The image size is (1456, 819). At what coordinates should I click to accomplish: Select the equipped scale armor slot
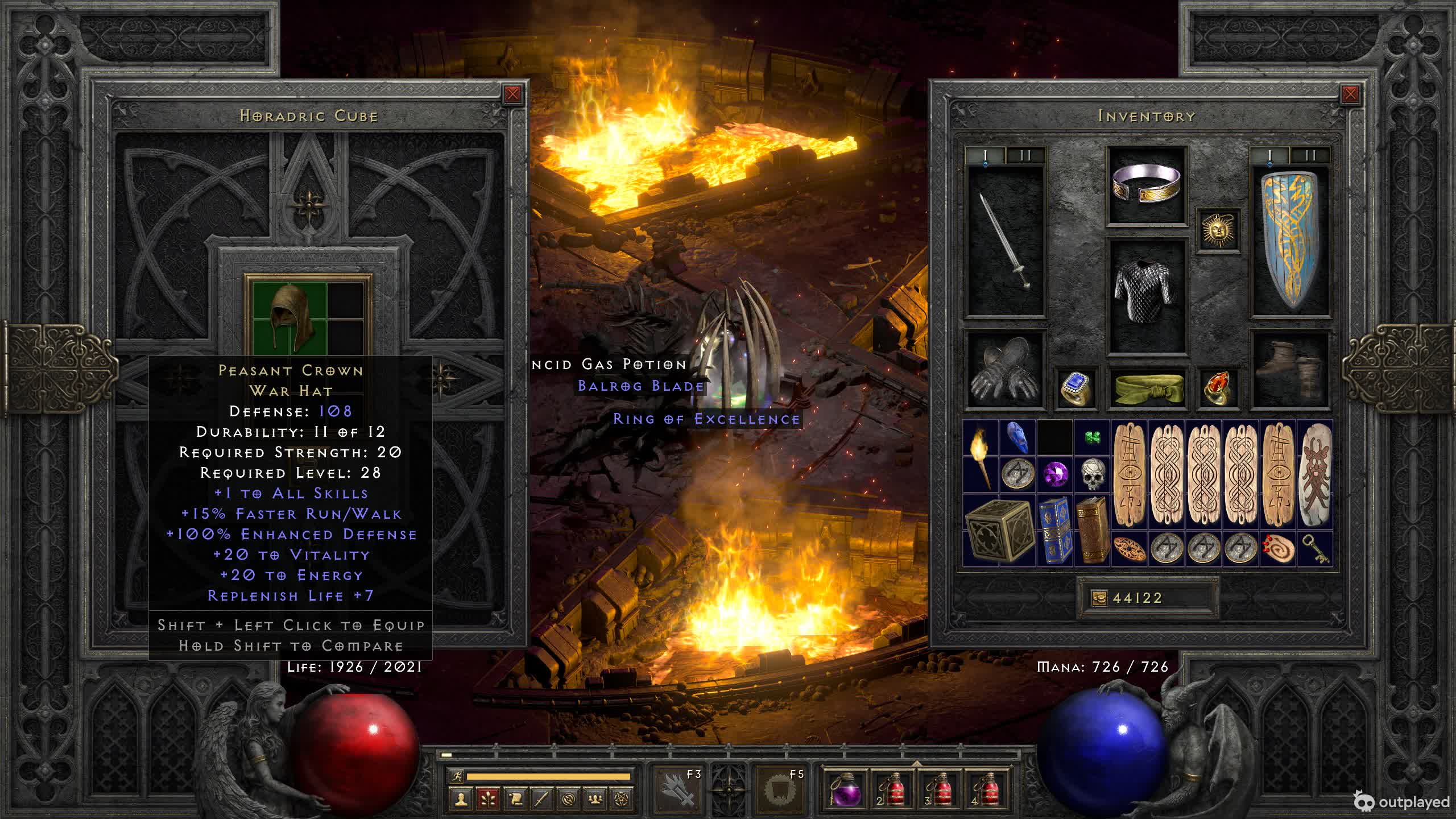(x=1147, y=295)
